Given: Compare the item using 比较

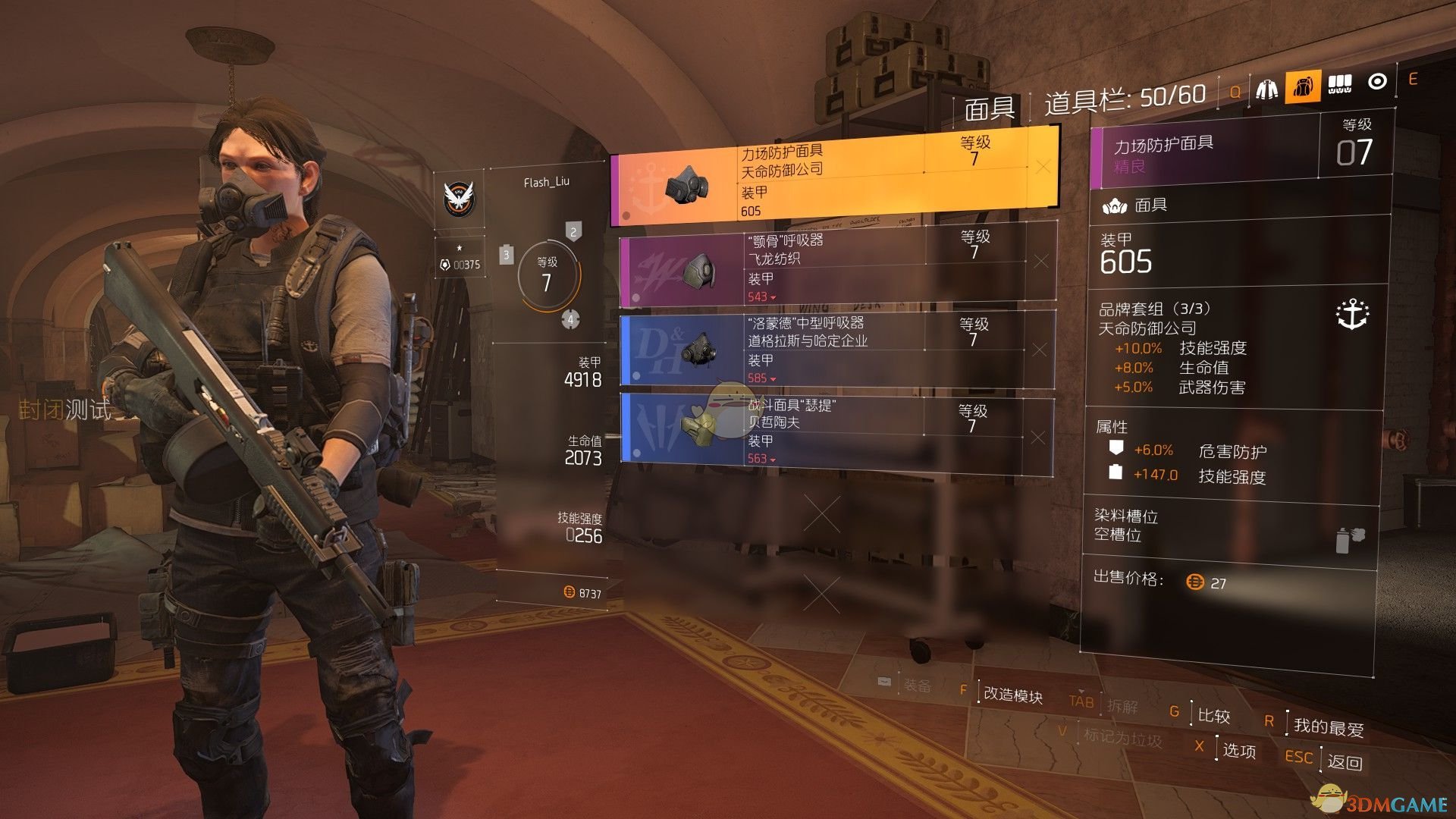Looking at the screenshot, I should coord(1213,715).
